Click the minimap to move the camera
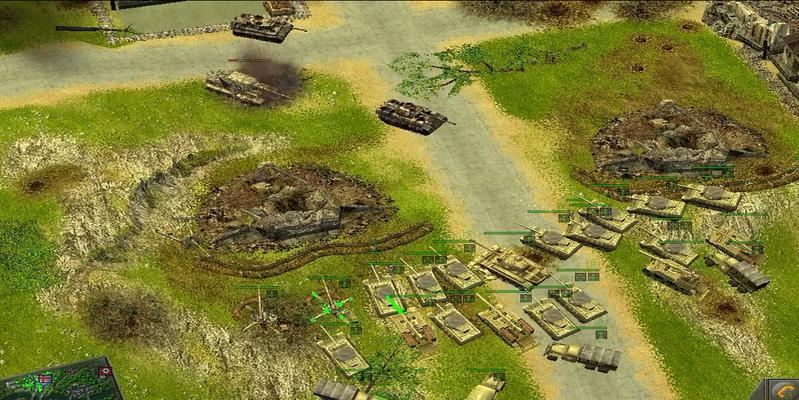799x400 pixels. coord(70,385)
